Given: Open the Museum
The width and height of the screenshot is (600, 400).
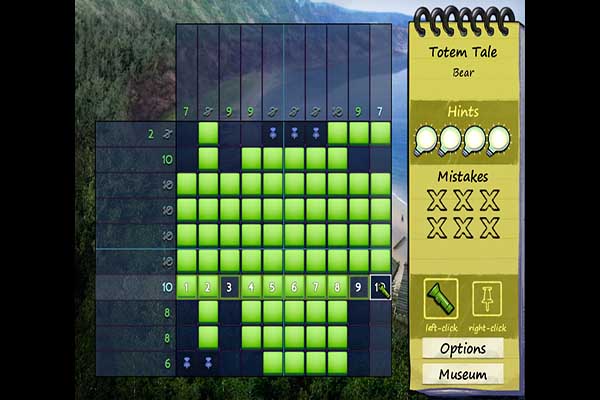Looking at the screenshot, I should pos(463,375).
